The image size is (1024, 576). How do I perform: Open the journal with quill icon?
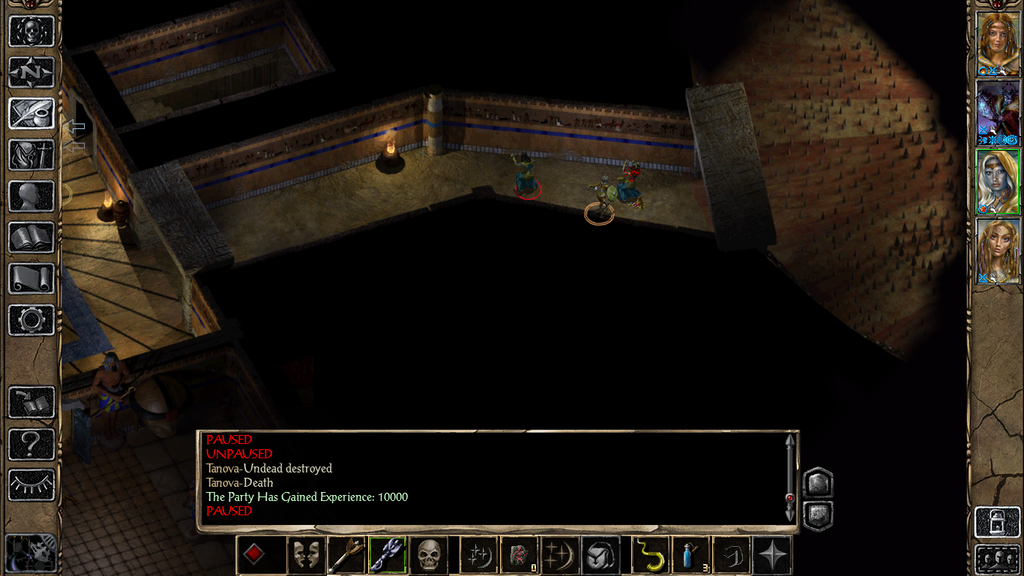tap(31, 113)
